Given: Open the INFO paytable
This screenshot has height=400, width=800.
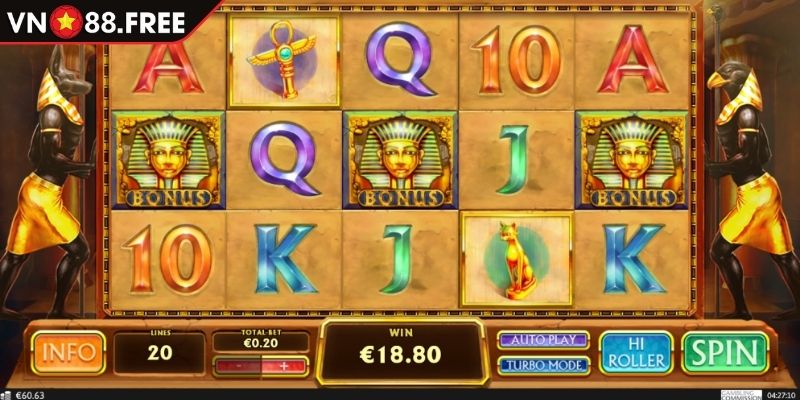Looking at the screenshot, I should [x=68, y=352].
